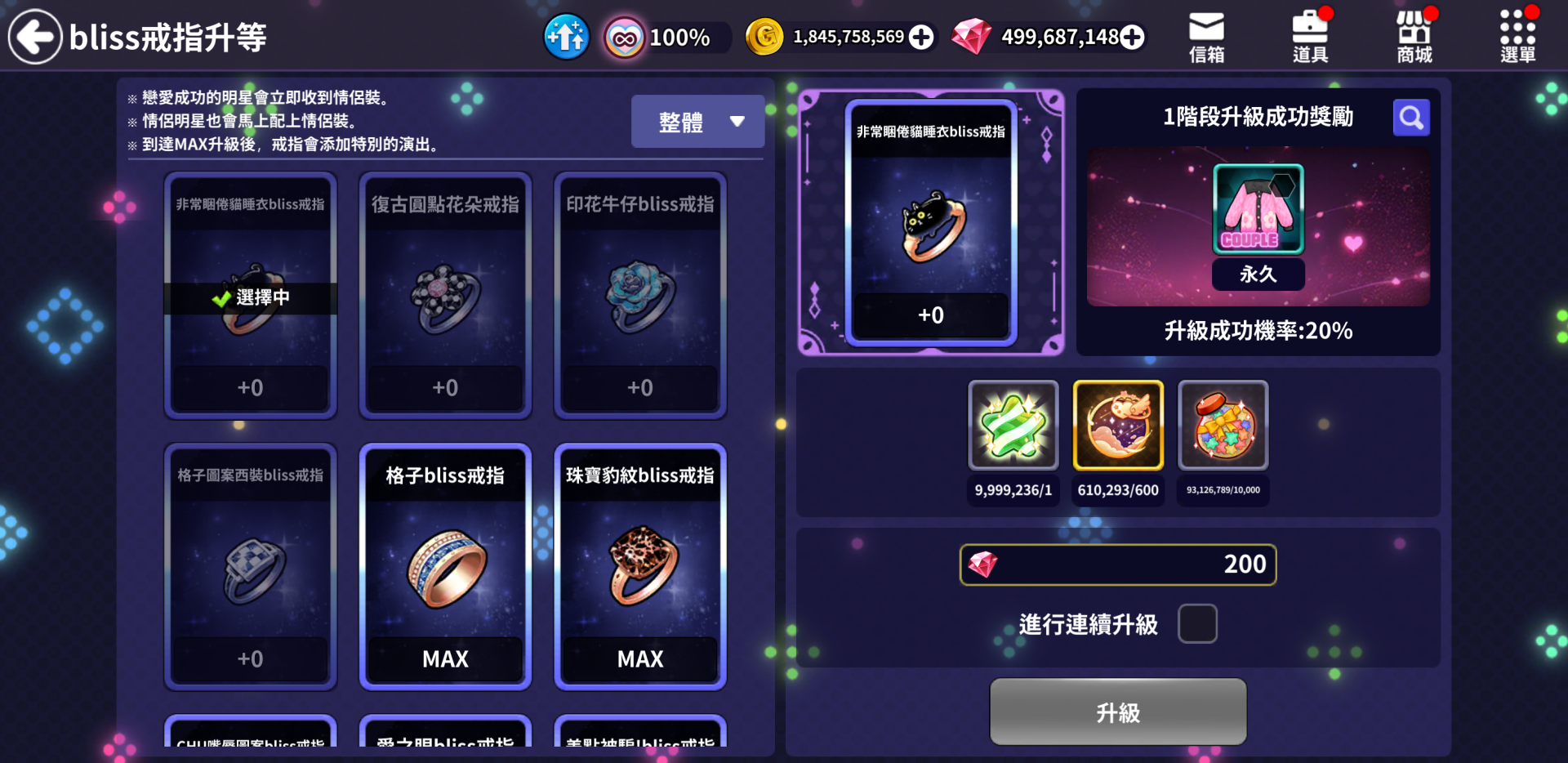
Task: Toggle the 進行連續升級 checkbox
Action: point(1197,624)
